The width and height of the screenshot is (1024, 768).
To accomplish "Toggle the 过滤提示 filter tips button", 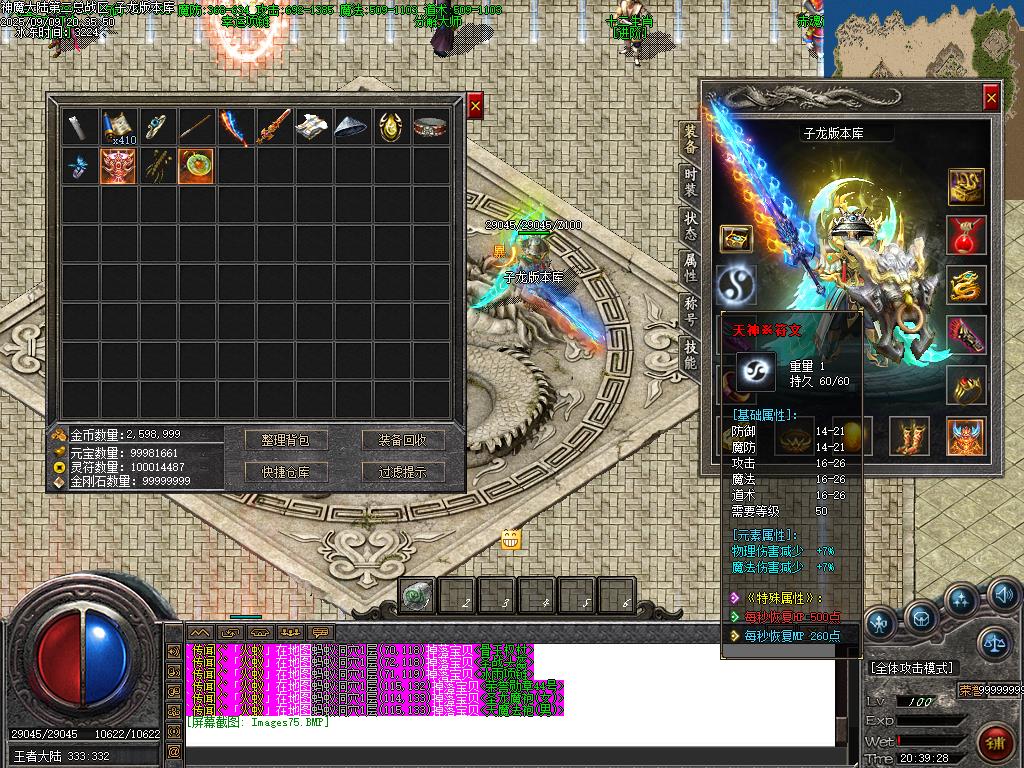I will coord(402,472).
